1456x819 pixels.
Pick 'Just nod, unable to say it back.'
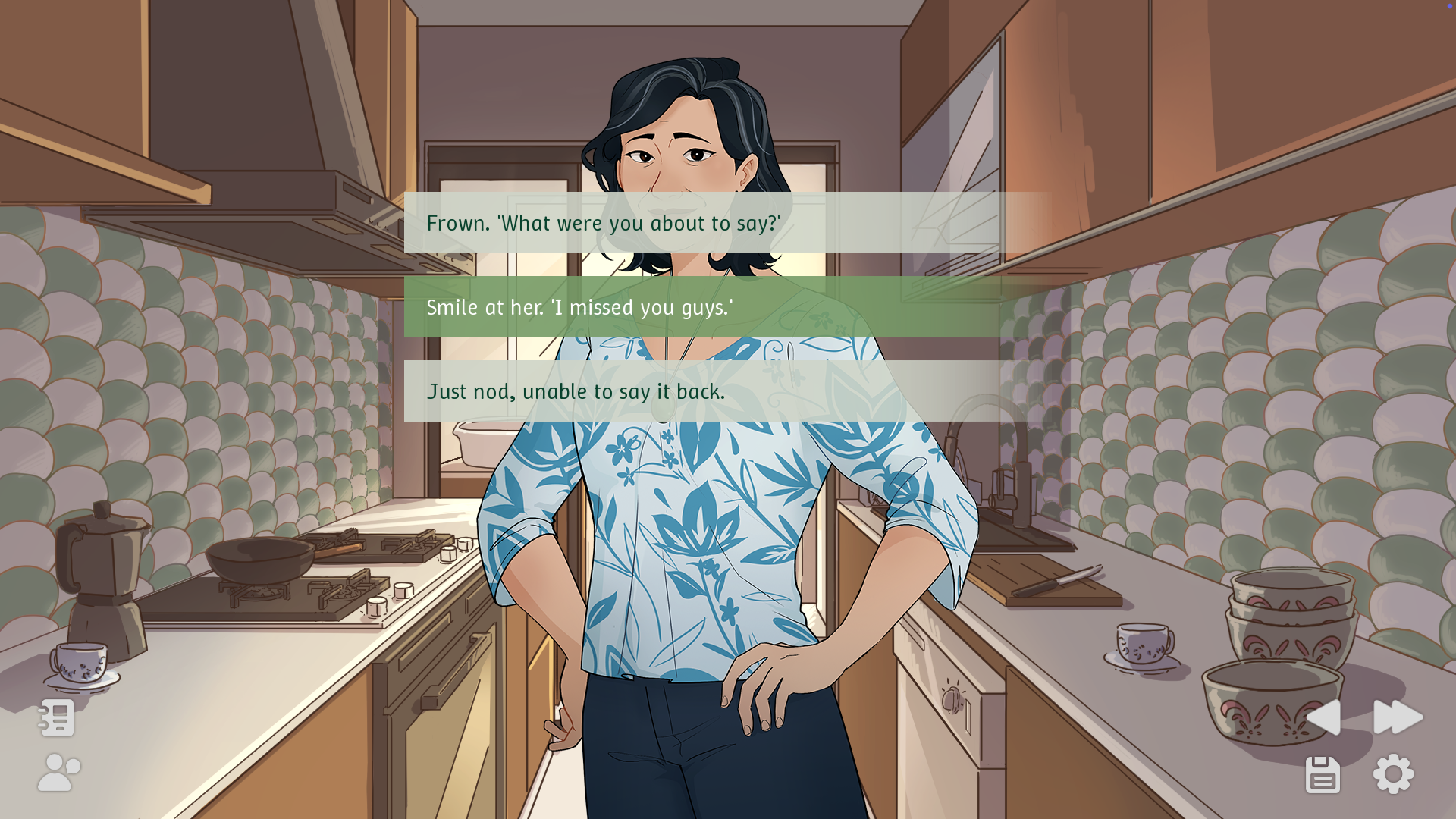click(705, 391)
